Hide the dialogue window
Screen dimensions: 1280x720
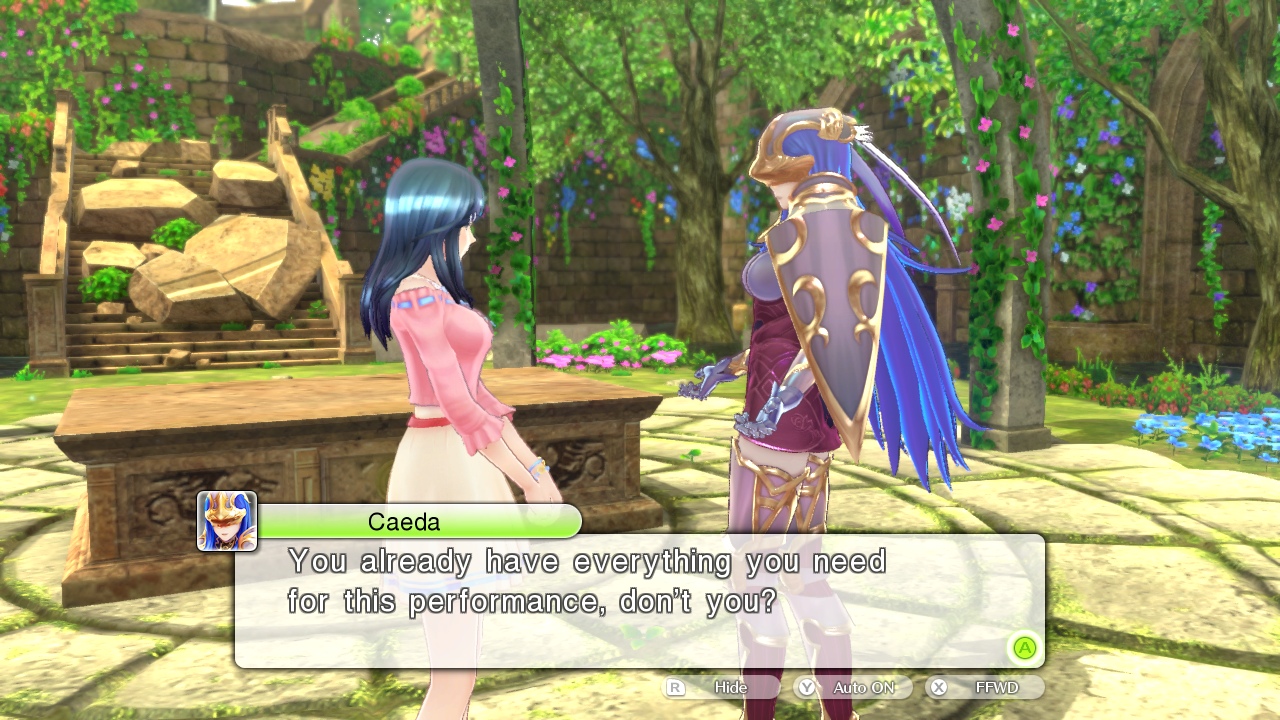coord(721,687)
